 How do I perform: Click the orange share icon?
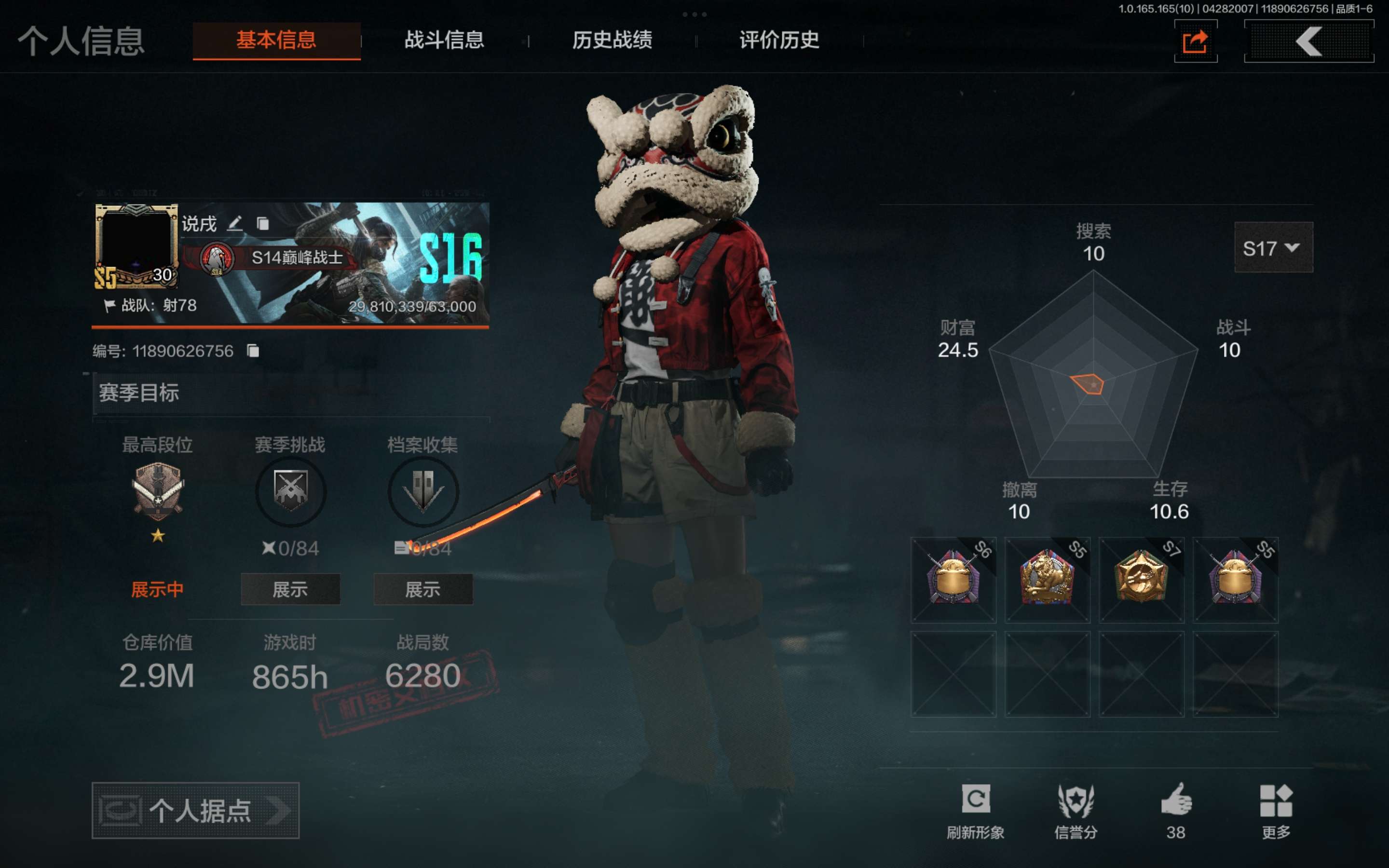pos(1196,41)
